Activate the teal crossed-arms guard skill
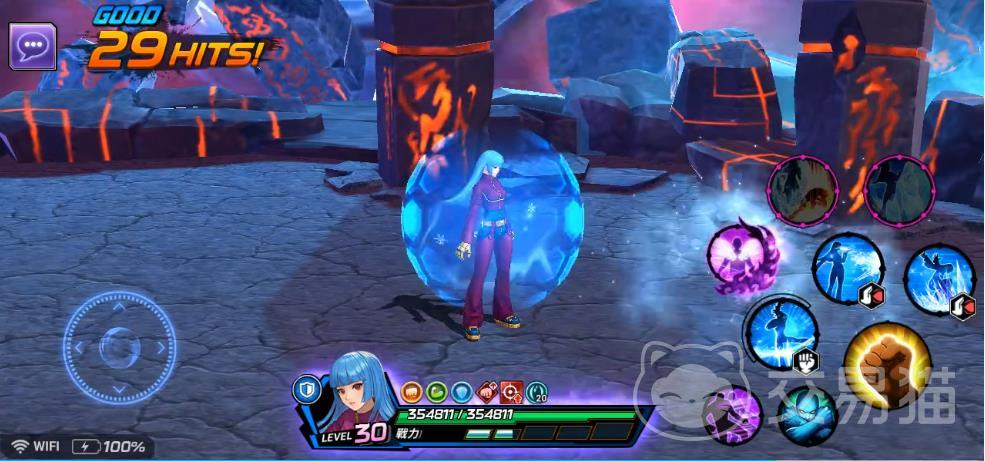The image size is (985, 461). (x=808, y=415)
